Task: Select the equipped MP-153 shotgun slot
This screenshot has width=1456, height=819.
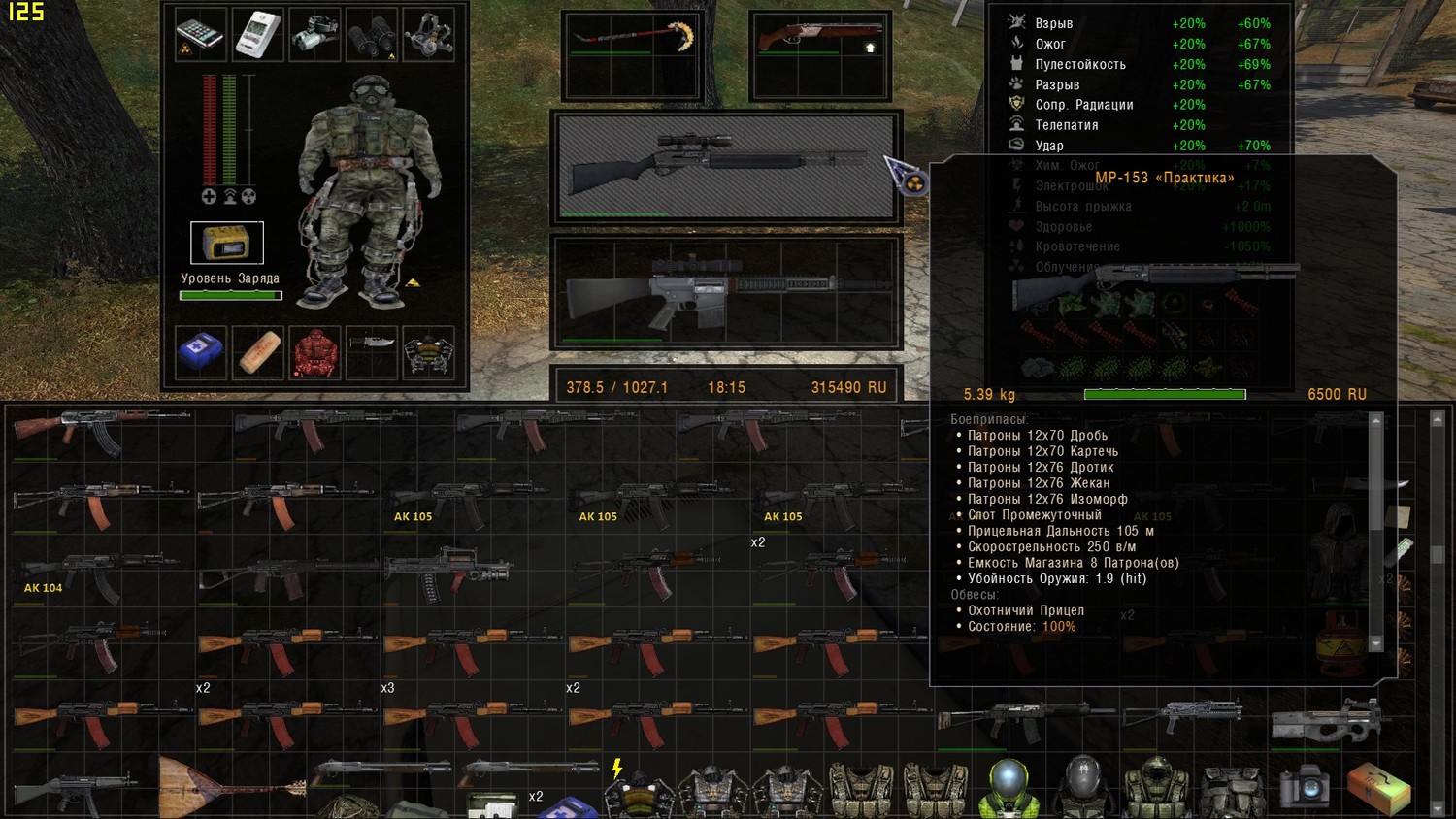Action: point(726,167)
